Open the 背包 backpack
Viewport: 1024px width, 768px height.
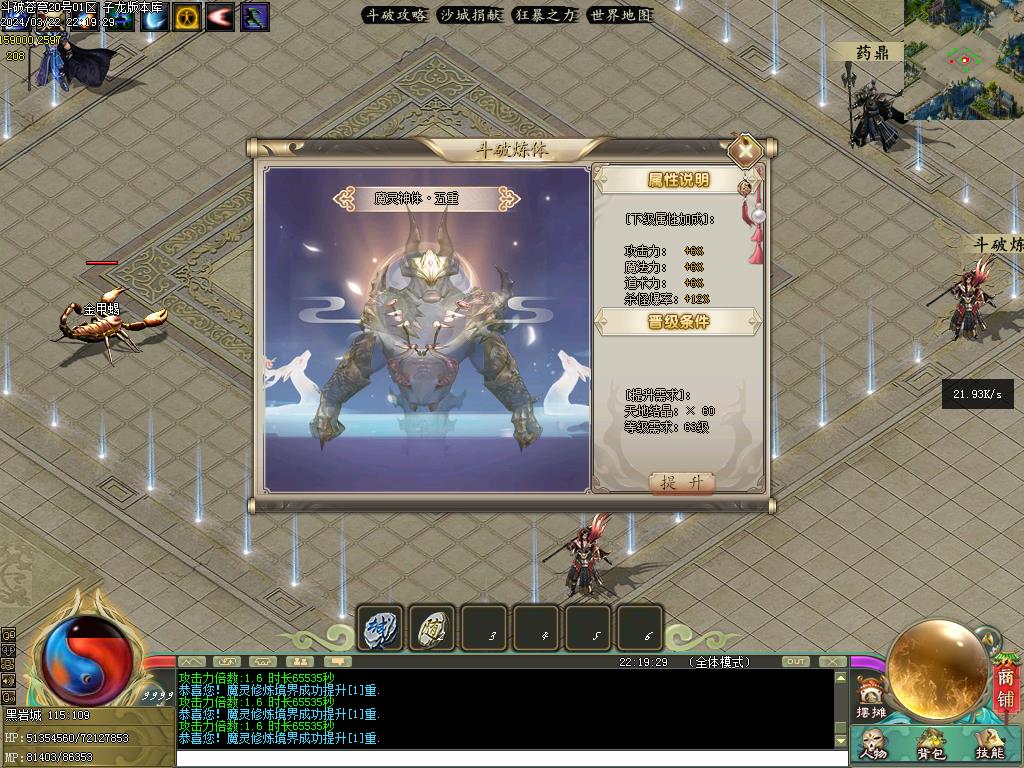pos(931,746)
